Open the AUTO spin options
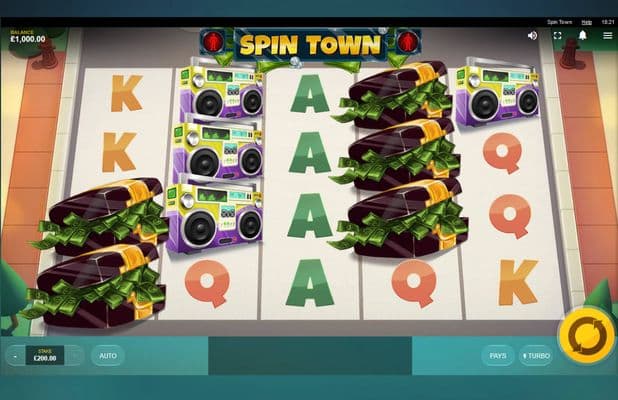The width and height of the screenshot is (618, 400). click(108, 355)
